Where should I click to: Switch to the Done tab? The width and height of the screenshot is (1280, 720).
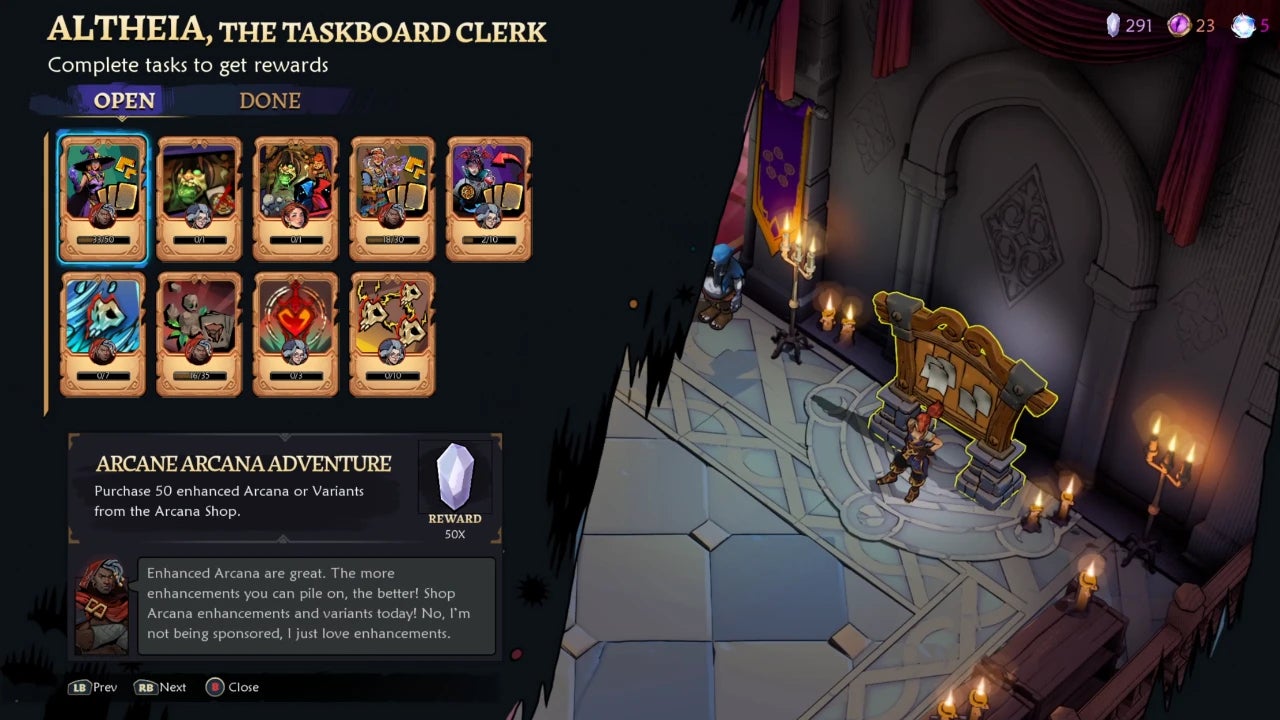[269, 101]
